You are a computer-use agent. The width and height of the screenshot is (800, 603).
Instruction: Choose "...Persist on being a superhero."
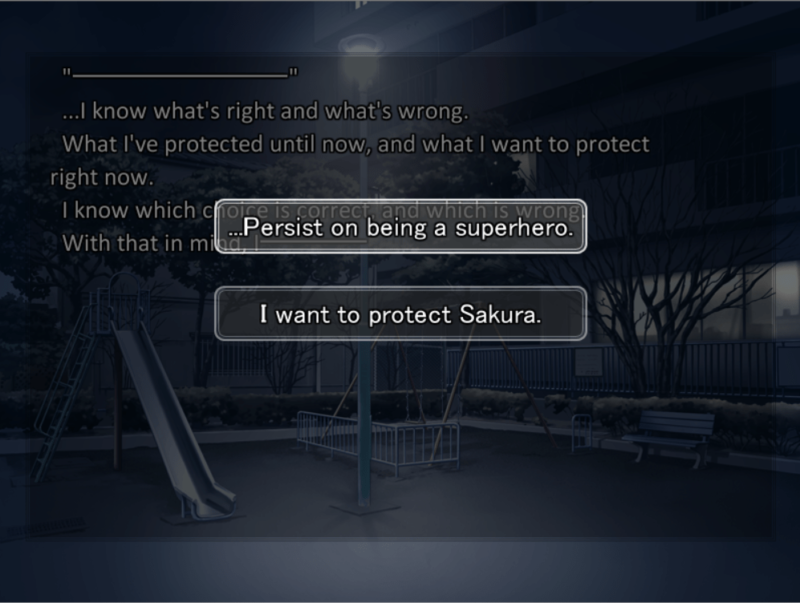pos(400,228)
